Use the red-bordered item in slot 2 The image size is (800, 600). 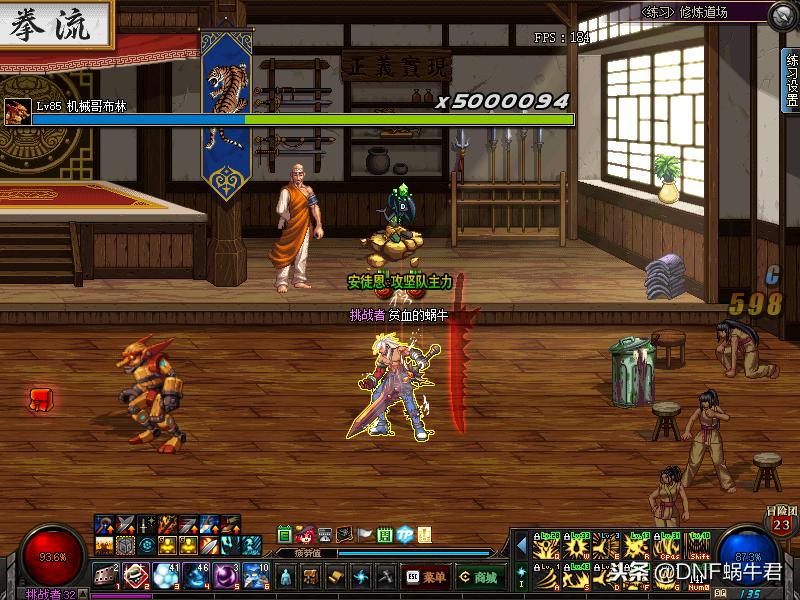tap(136, 575)
